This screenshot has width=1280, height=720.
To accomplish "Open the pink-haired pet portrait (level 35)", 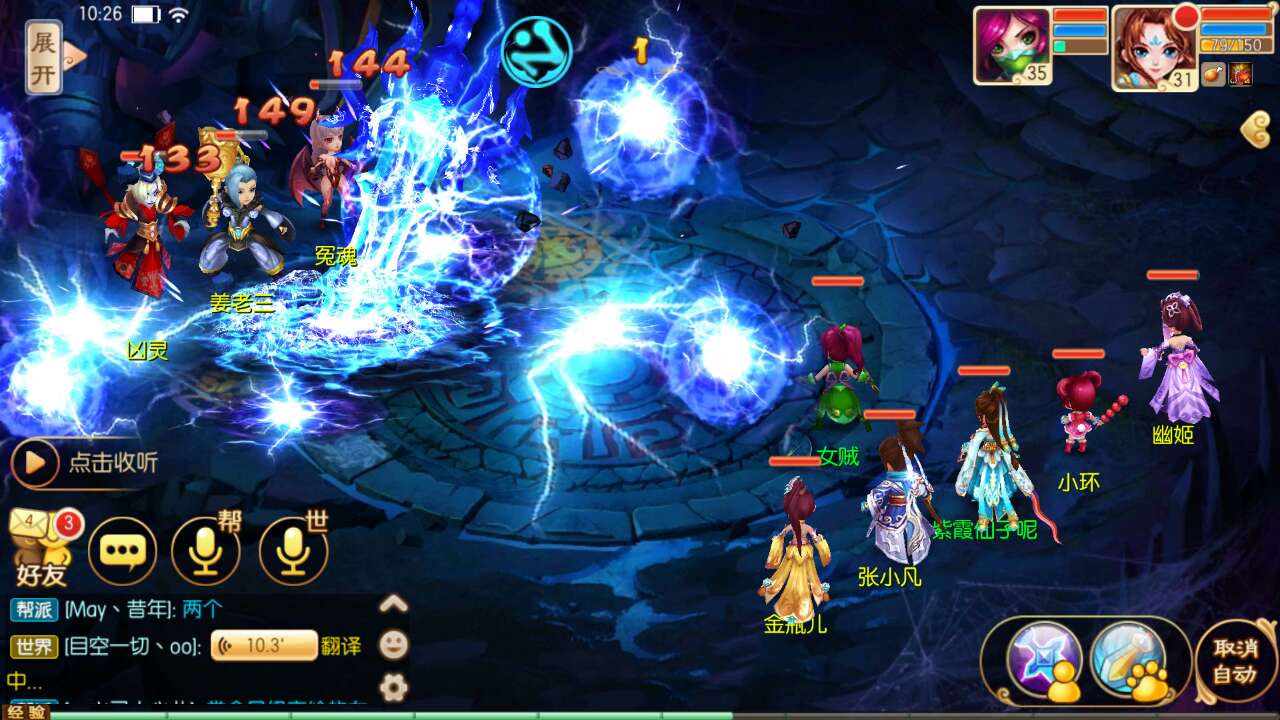I will pos(1012,45).
